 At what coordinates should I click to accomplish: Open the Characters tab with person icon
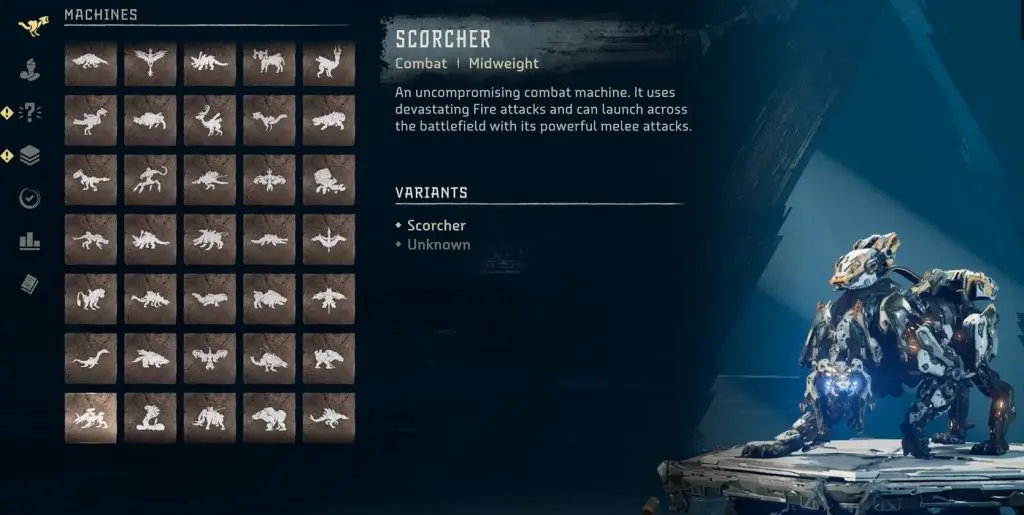point(30,70)
